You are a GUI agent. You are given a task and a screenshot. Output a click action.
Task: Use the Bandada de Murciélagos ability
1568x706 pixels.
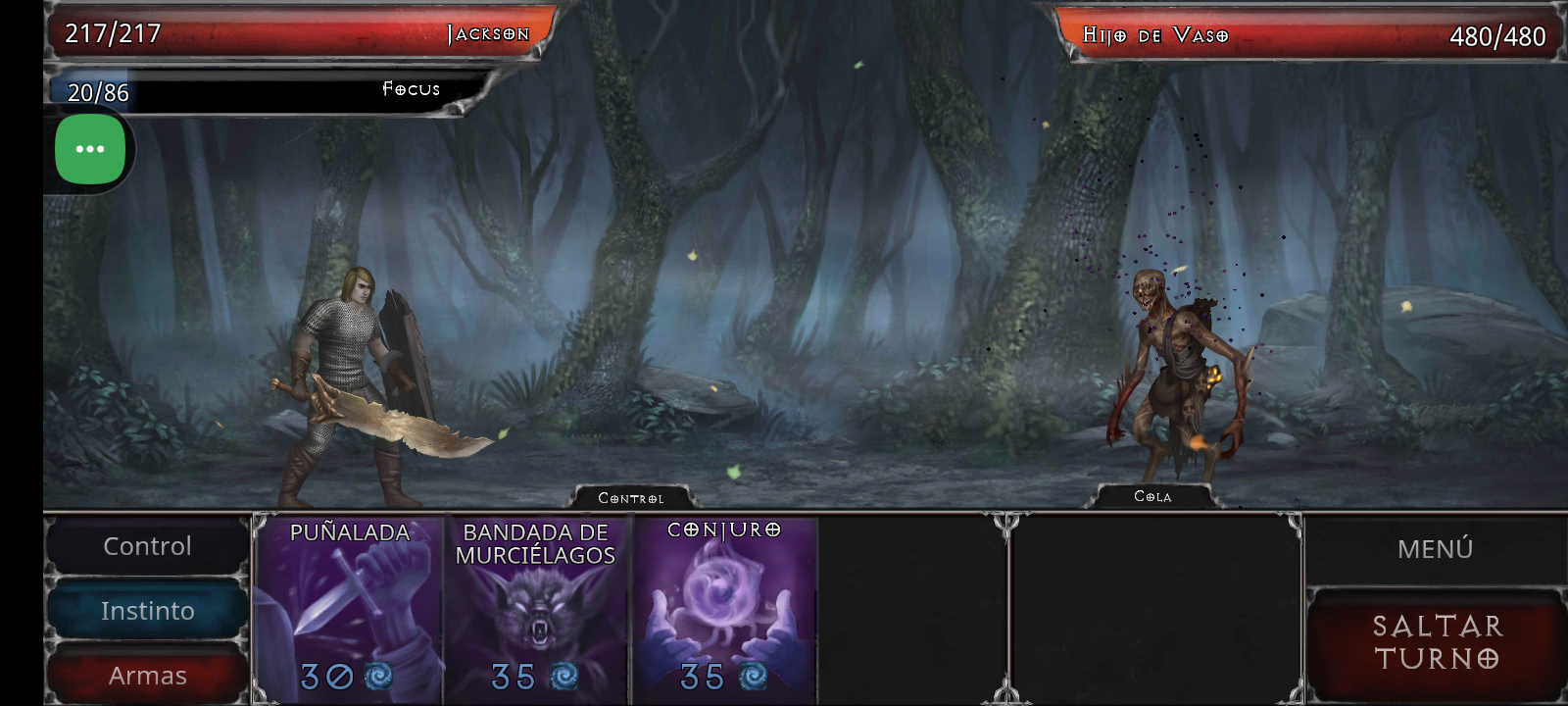pos(537,608)
